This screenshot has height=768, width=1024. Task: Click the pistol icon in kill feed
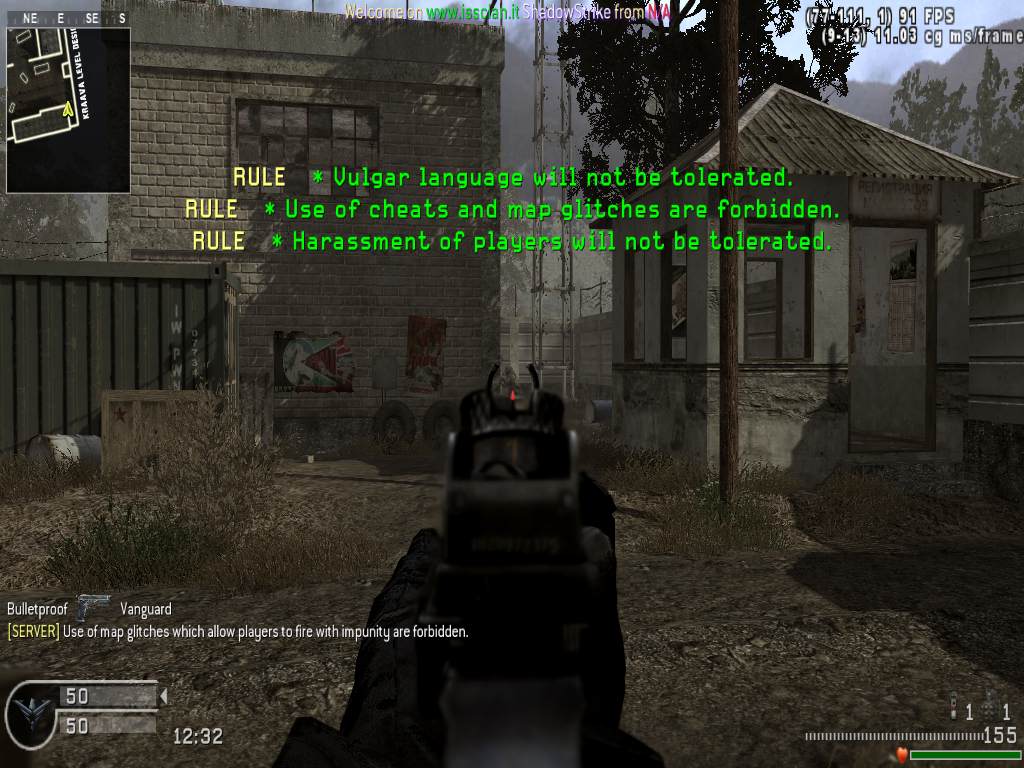click(x=95, y=607)
